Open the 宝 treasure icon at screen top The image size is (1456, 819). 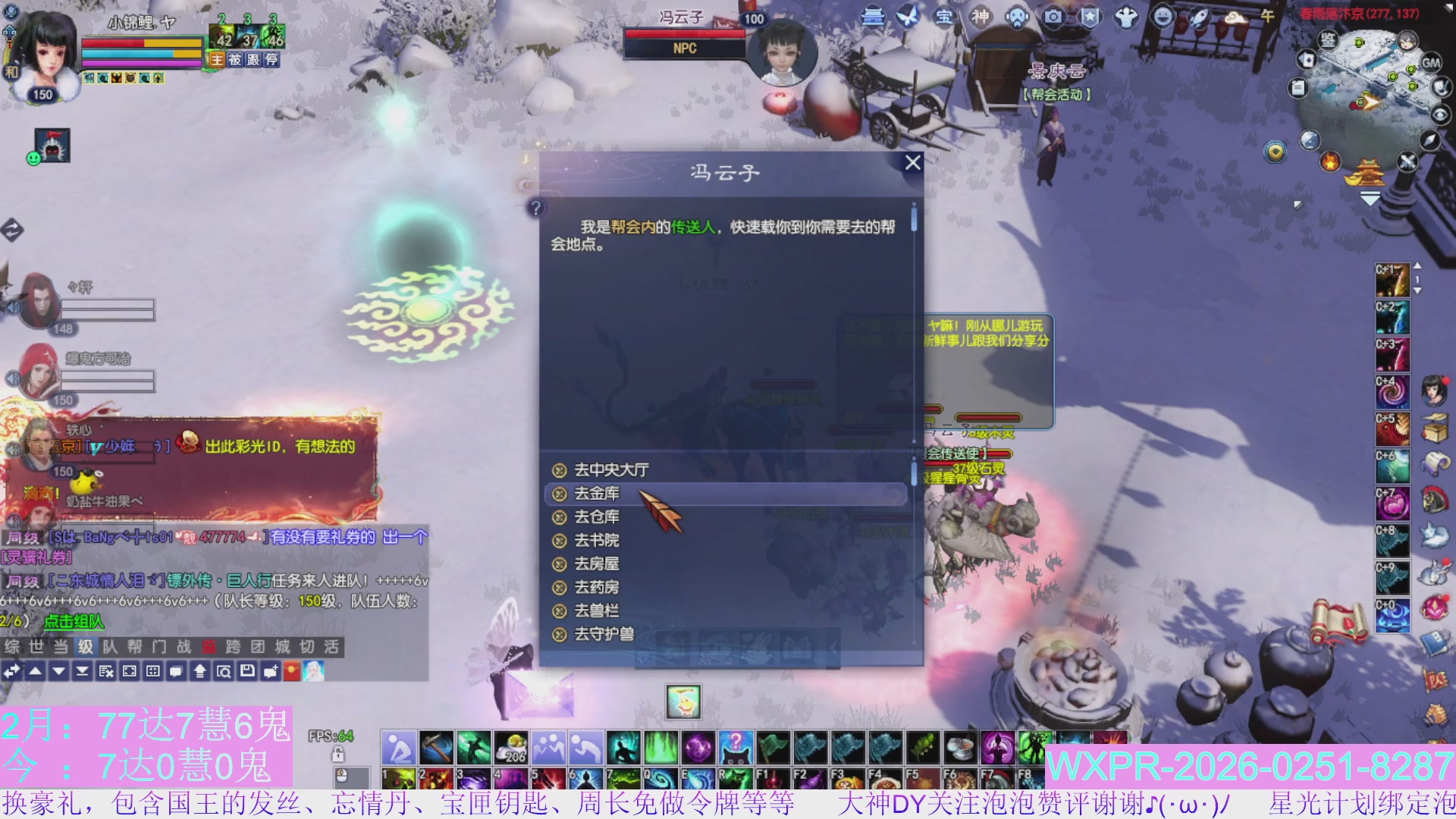pos(943,17)
